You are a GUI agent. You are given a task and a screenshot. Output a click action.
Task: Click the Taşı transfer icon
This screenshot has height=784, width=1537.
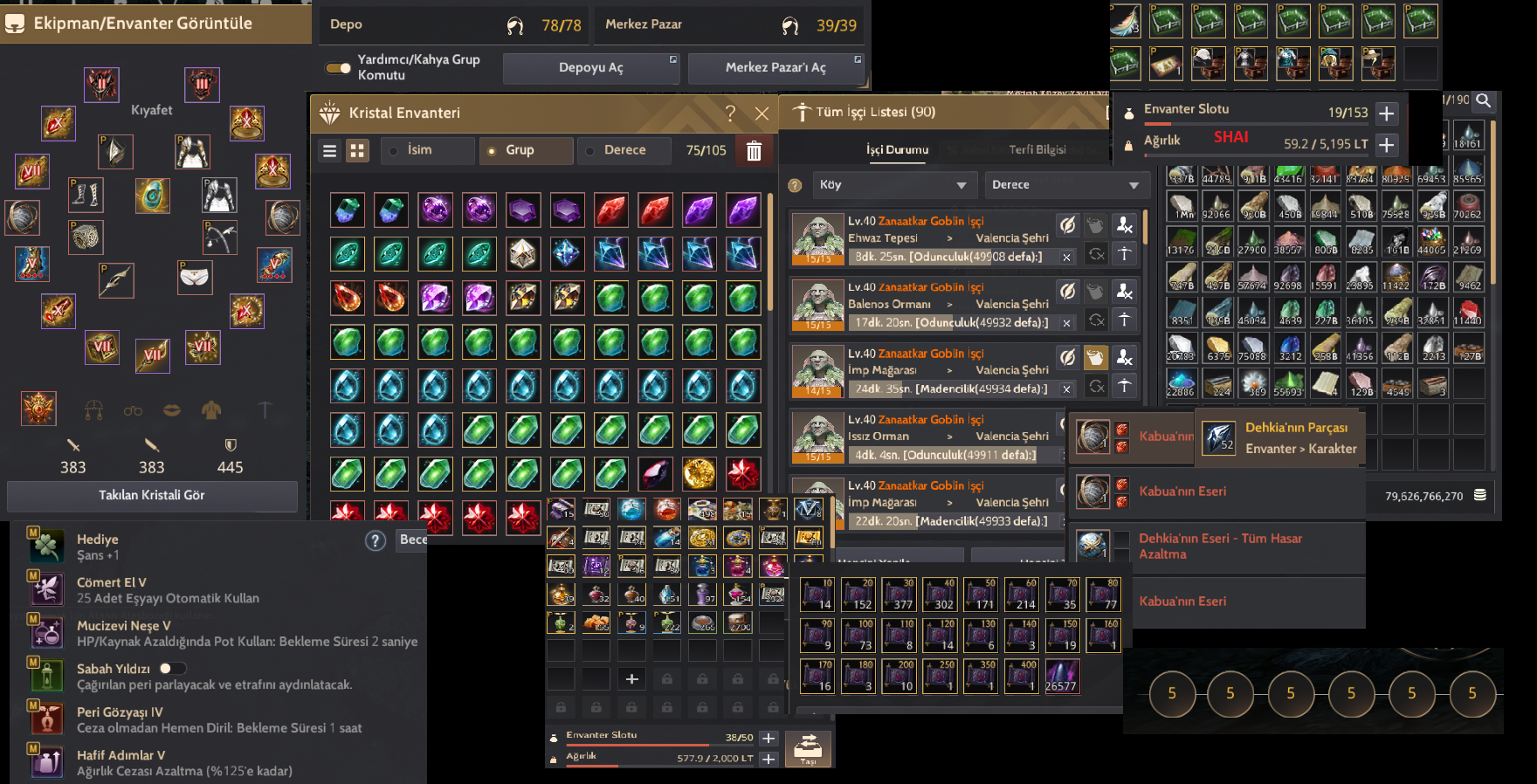(808, 748)
